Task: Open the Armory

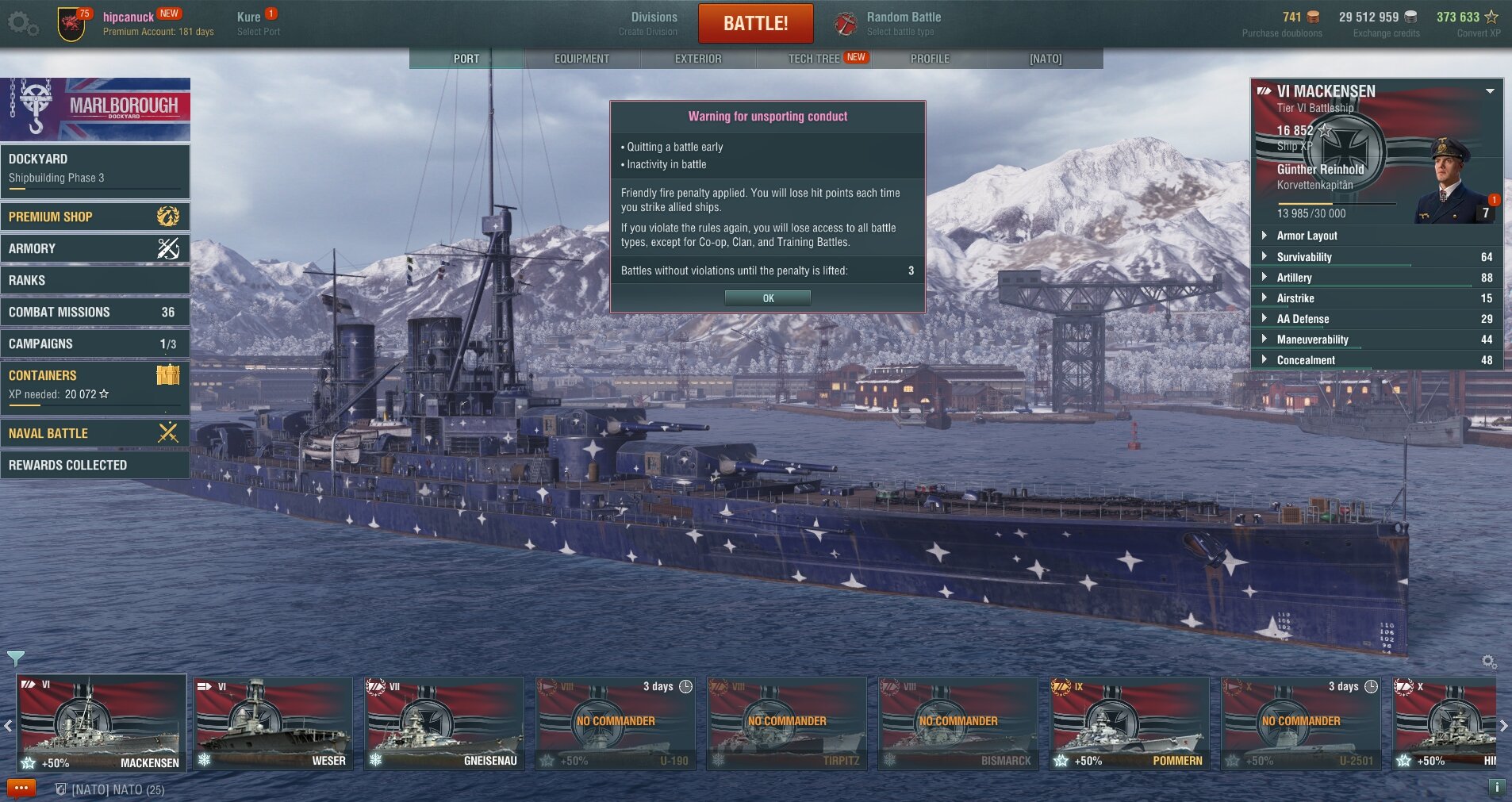Action: 95,248
